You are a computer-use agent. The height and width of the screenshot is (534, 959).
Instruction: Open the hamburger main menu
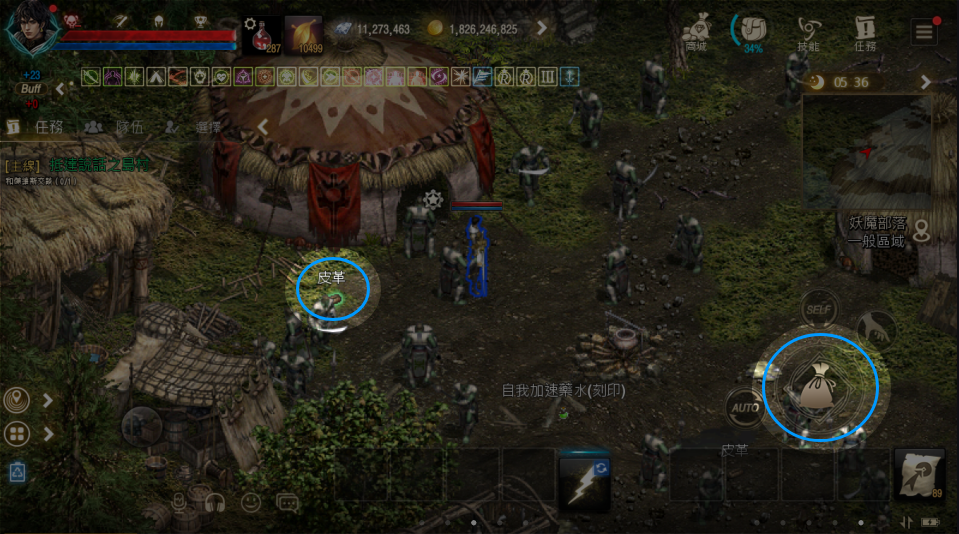pos(925,31)
